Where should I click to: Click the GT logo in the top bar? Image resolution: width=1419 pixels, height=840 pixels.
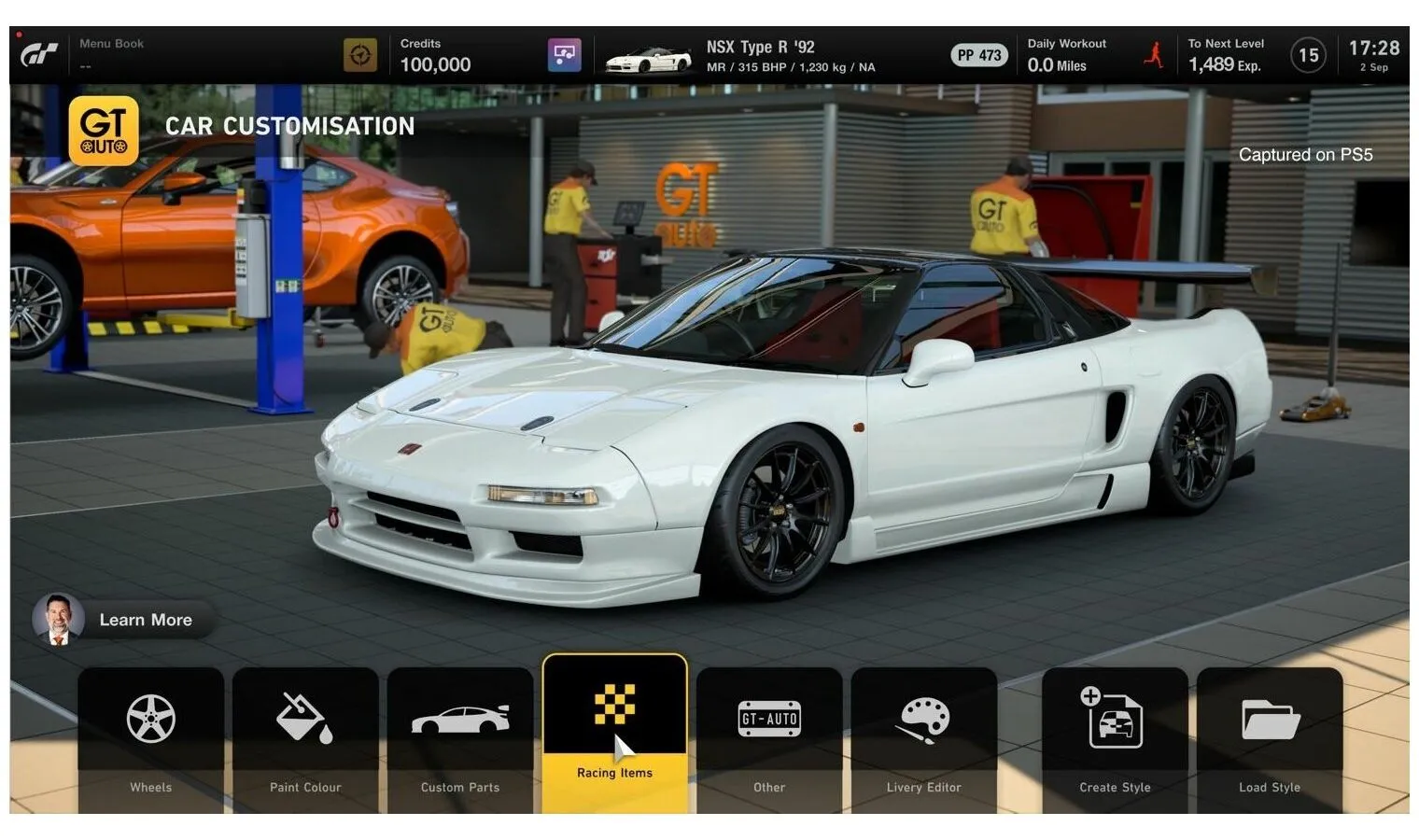(39, 56)
